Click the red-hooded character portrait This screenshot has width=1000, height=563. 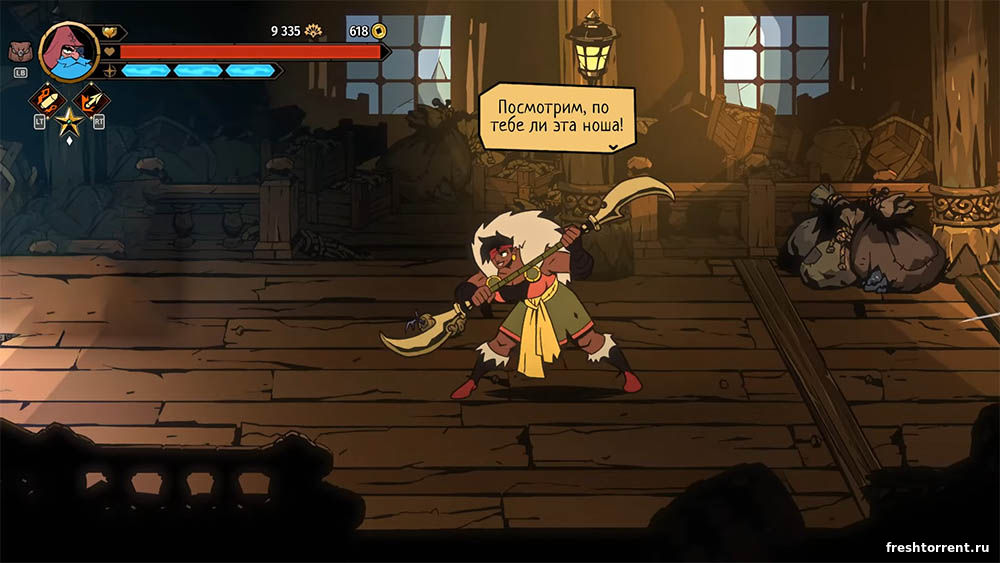click(68, 52)
